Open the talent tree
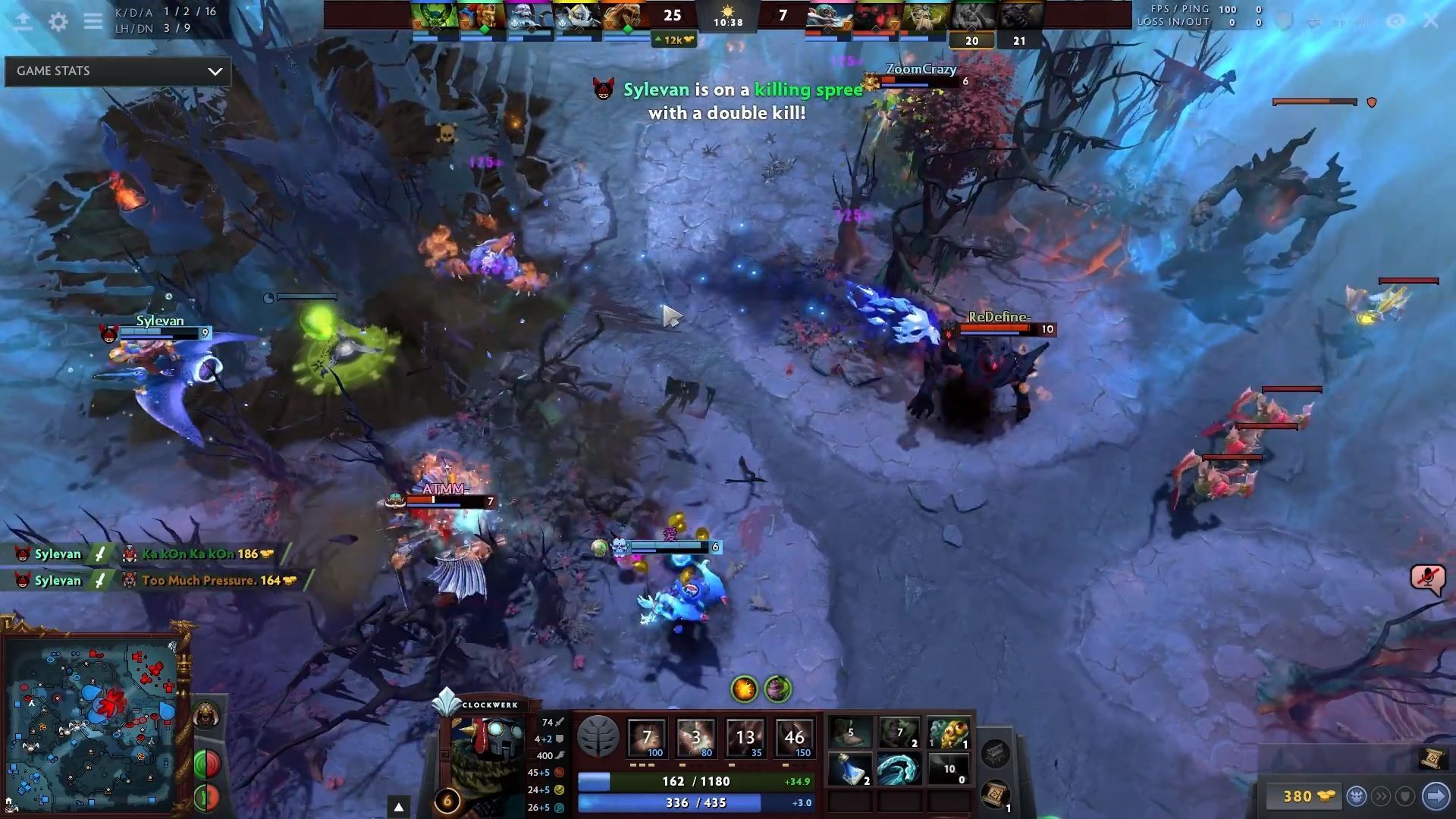Screen dimensions: 1456x819 click(598, 736)
